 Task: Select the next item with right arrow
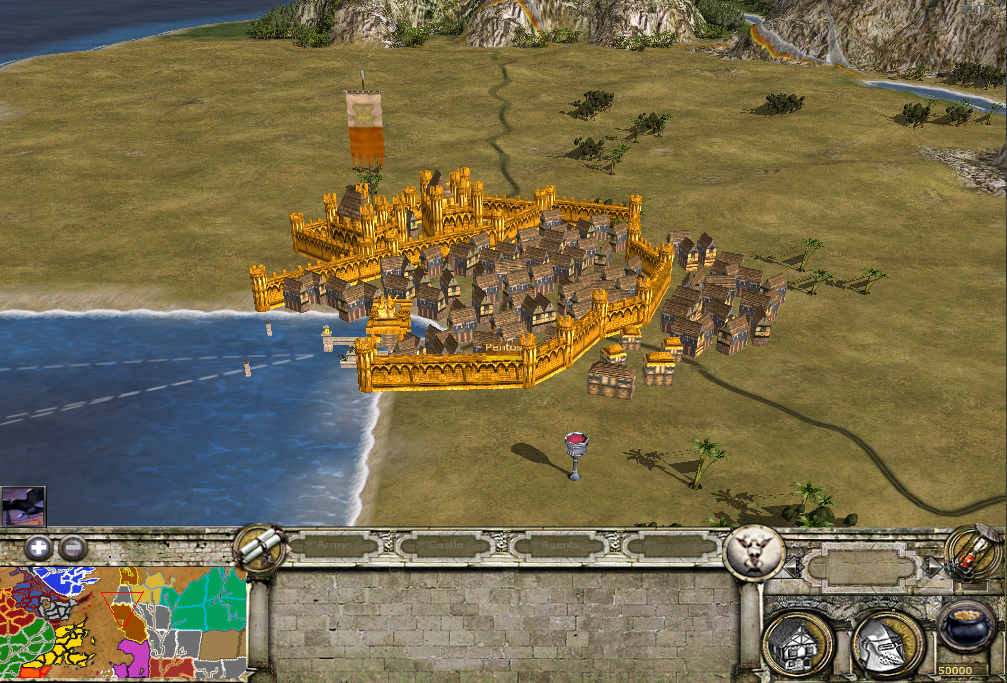[933, 568]
